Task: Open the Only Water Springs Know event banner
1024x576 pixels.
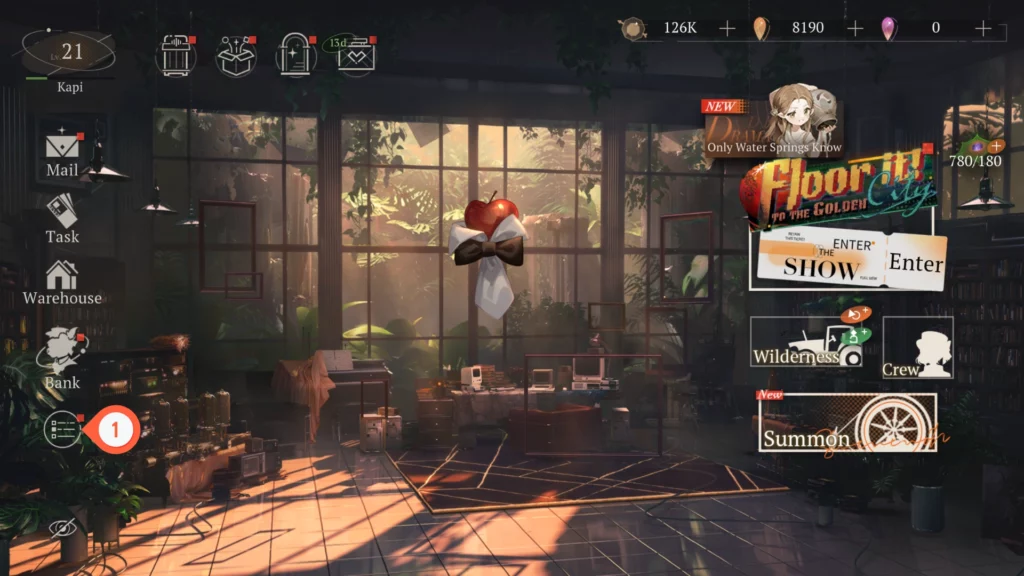Action: coord(774,125)
